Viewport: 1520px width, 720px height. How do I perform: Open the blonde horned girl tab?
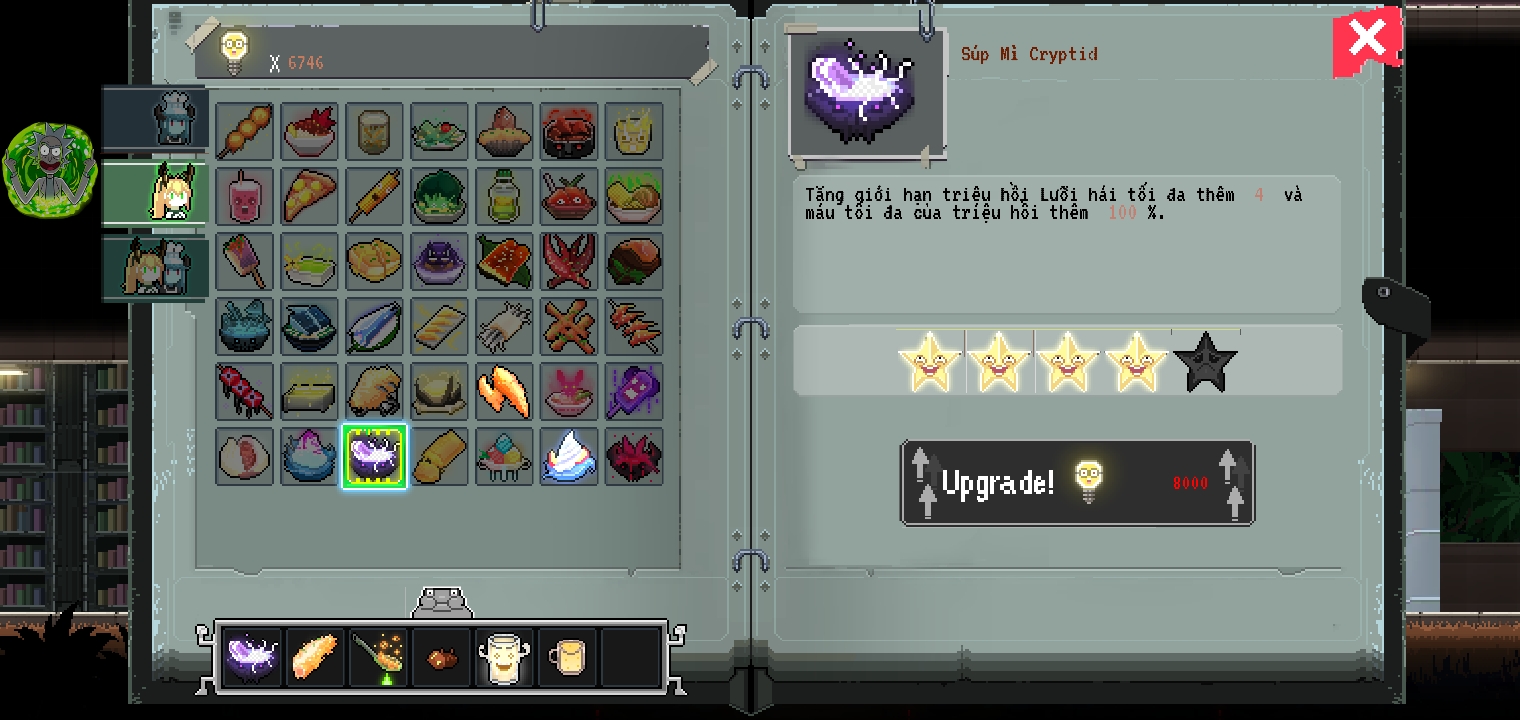click(x=158, y=192)
